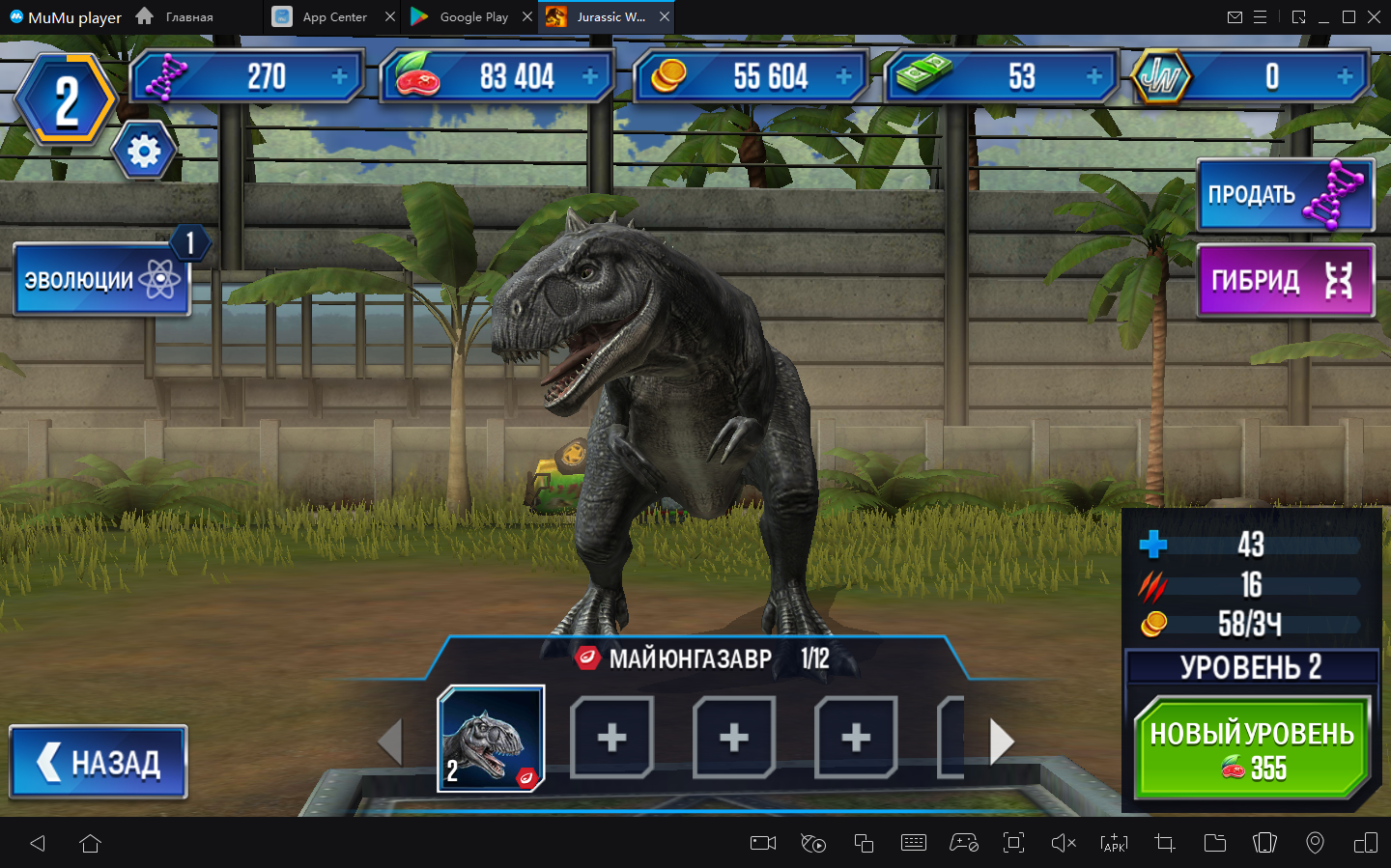This screenshot has height=868, width=1391.
Task: Sell the dinosaur with Продать
Action: (1284, 195)
